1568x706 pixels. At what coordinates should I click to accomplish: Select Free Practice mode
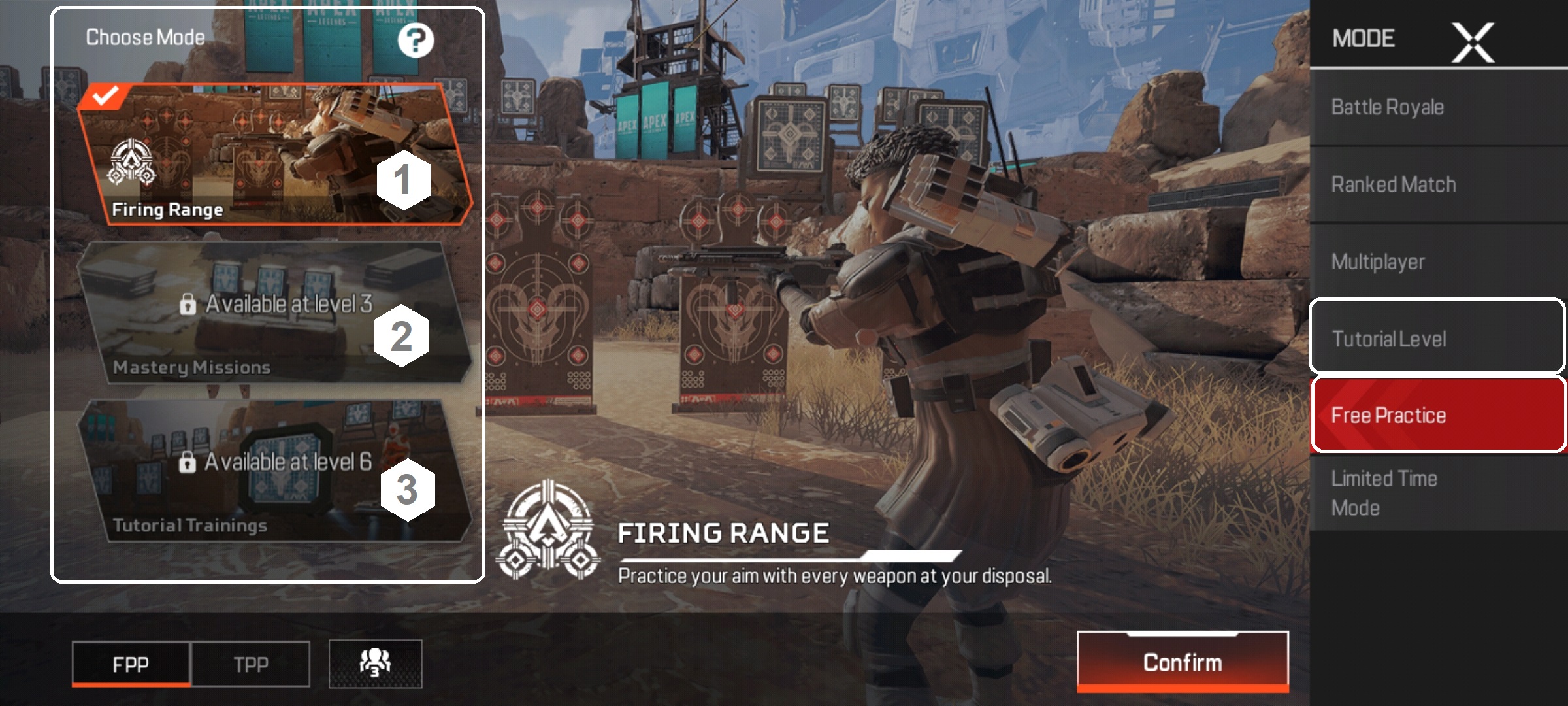pyautogui.click(x=1437, y=415)
